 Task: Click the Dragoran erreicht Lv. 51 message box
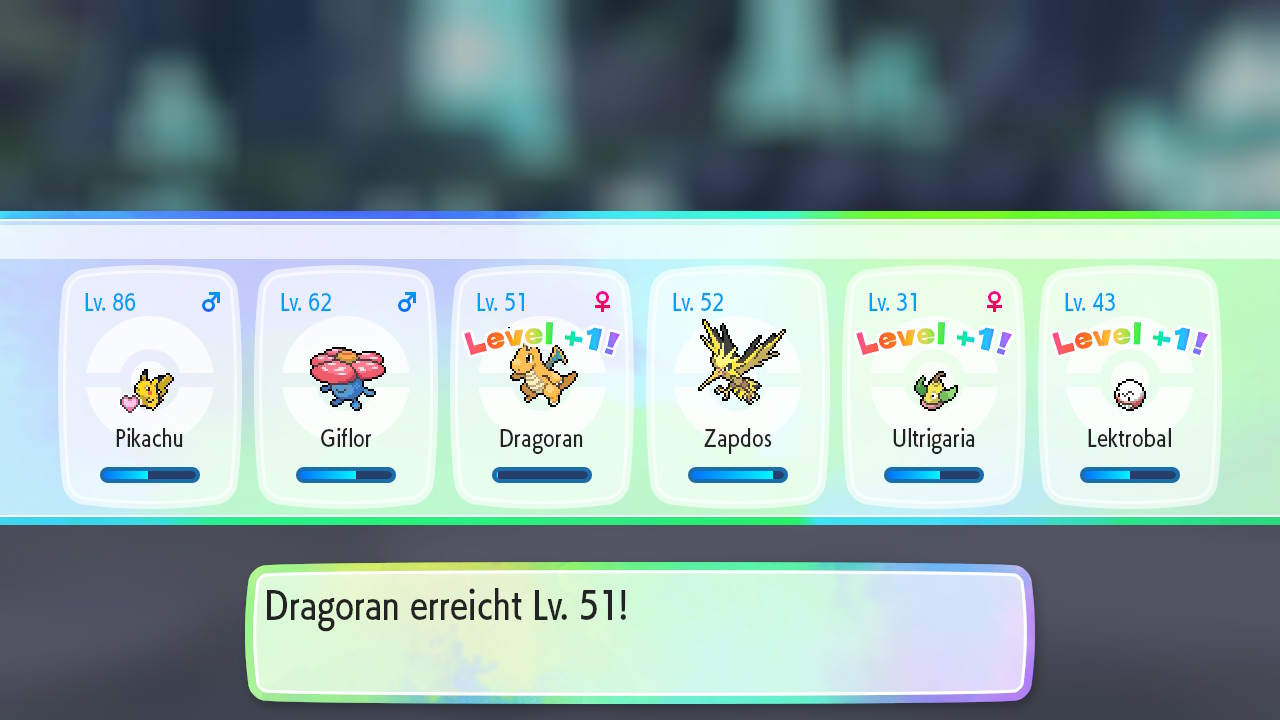(640, 632)
